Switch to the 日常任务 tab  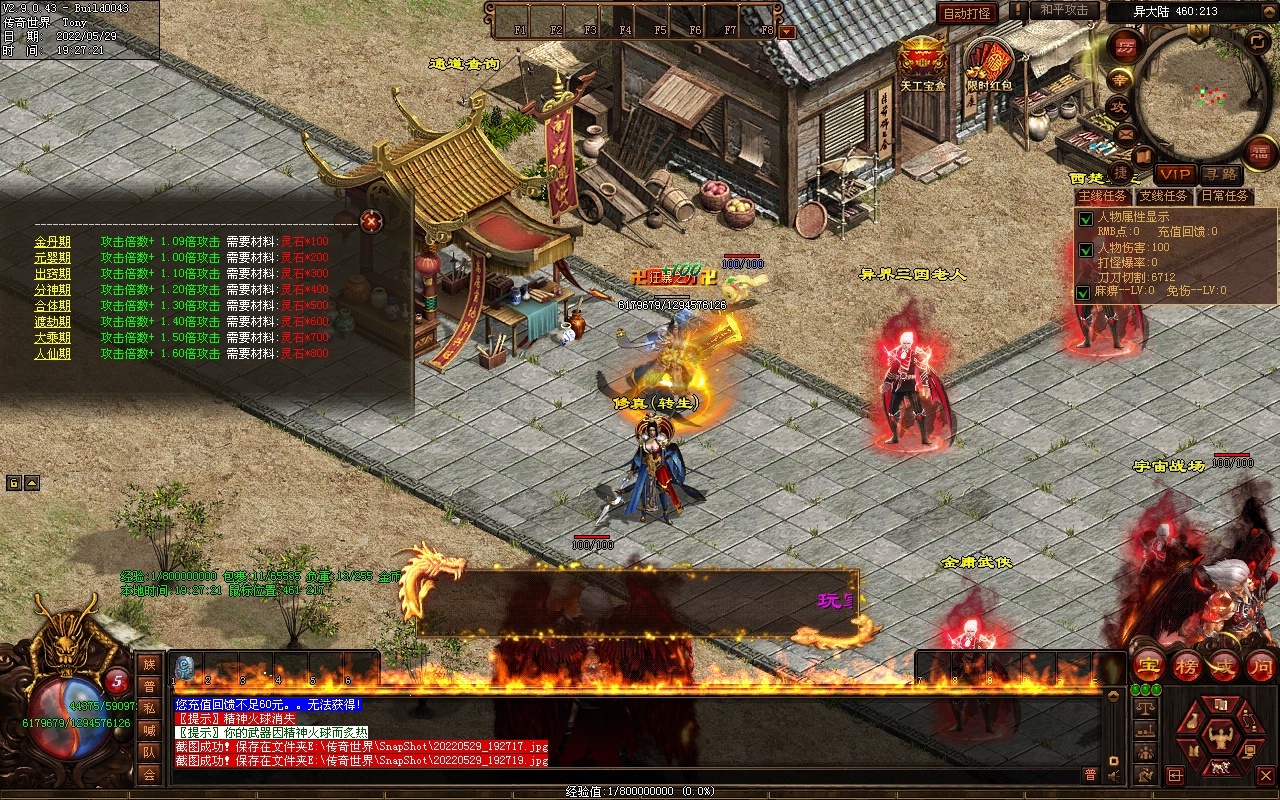click(x=1225, y=196)
